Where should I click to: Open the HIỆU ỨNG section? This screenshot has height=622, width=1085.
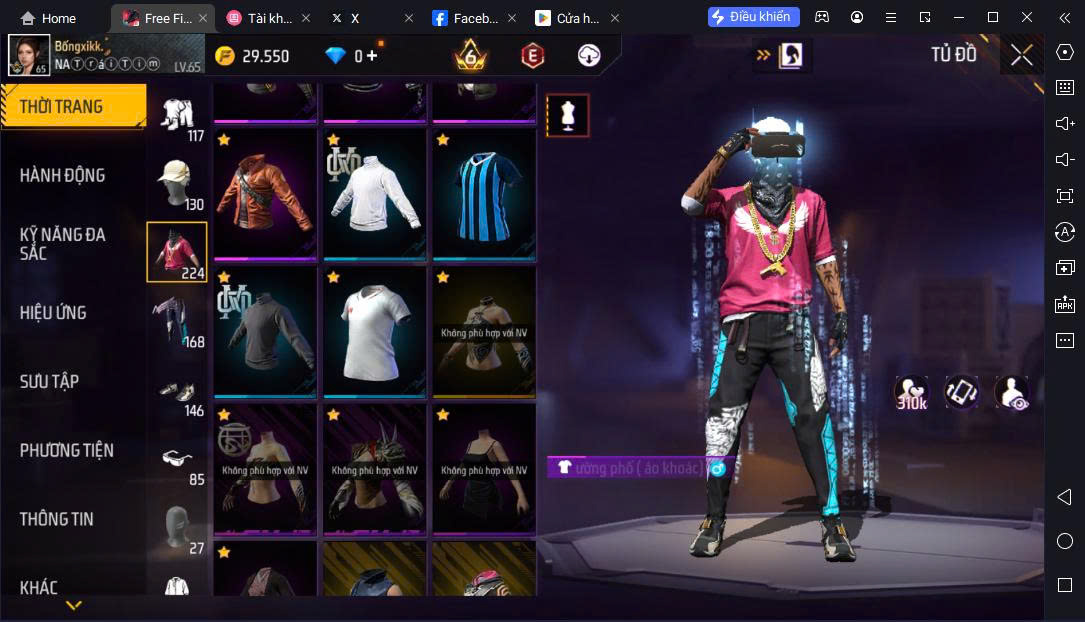pos(53,313)
